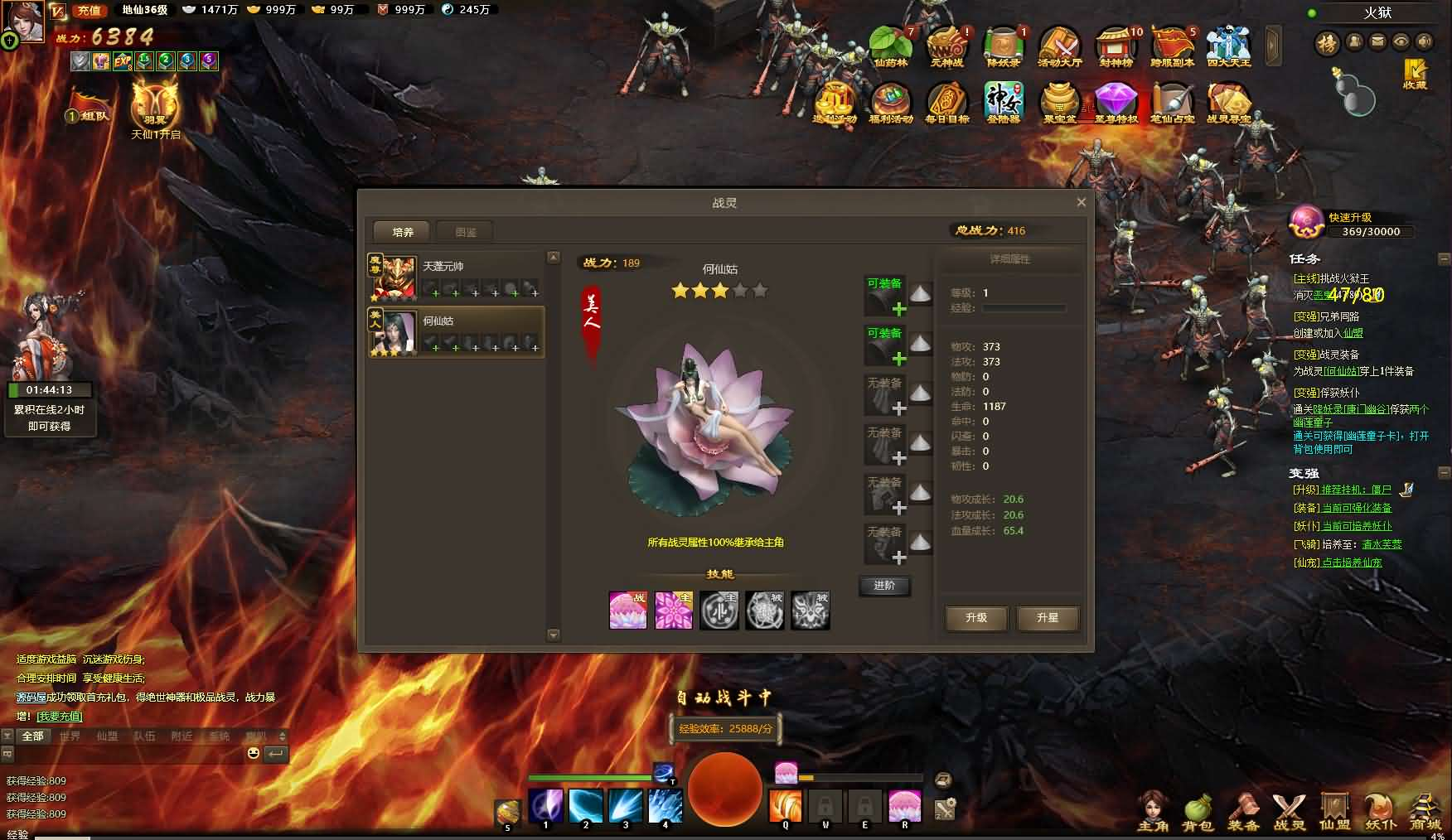
Task: Select the 世界 chat channel tab
Action: (x=70, y=736)
